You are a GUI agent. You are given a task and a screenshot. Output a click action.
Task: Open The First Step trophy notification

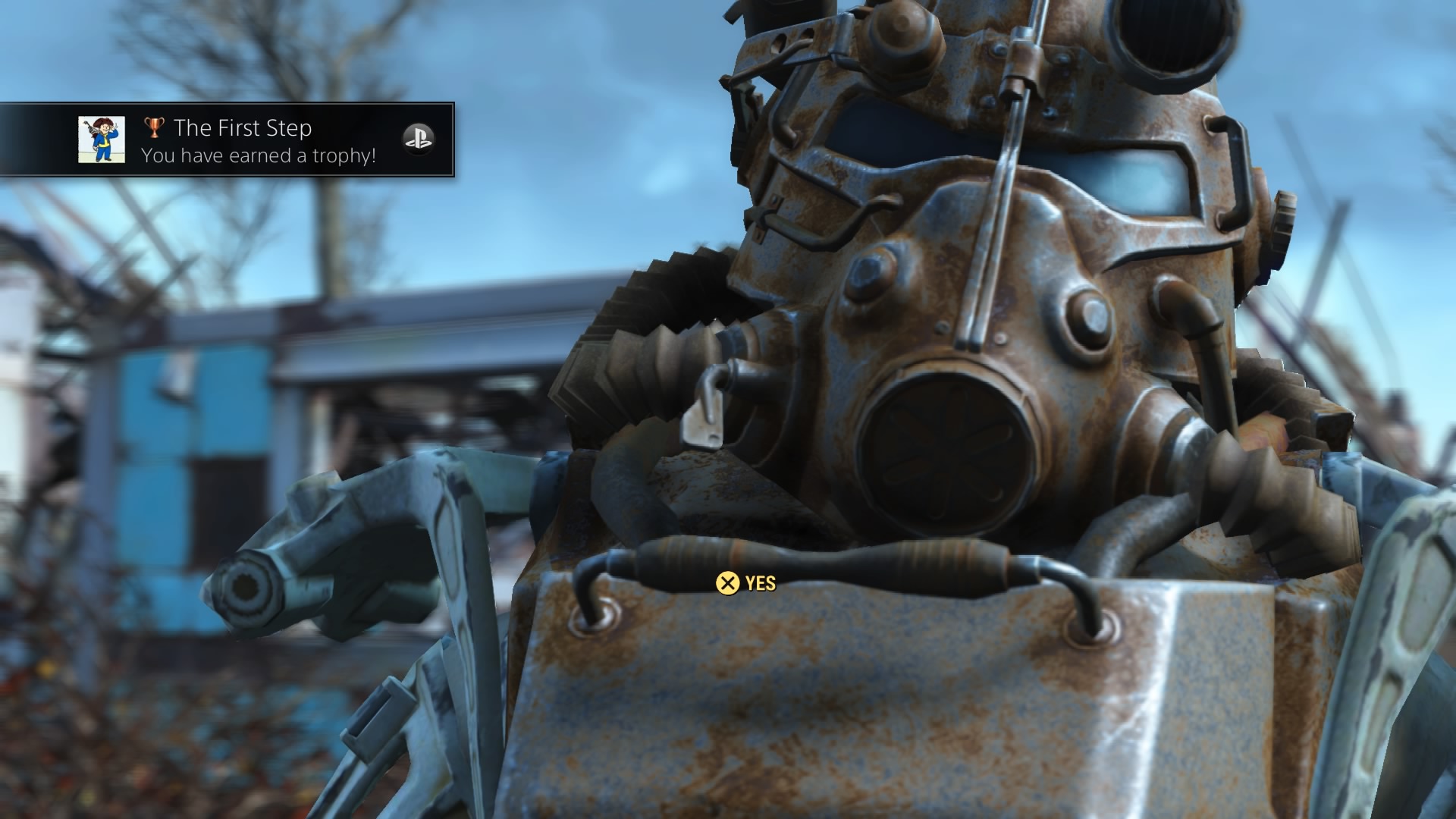pyautogui.click(x=243, y=140)
